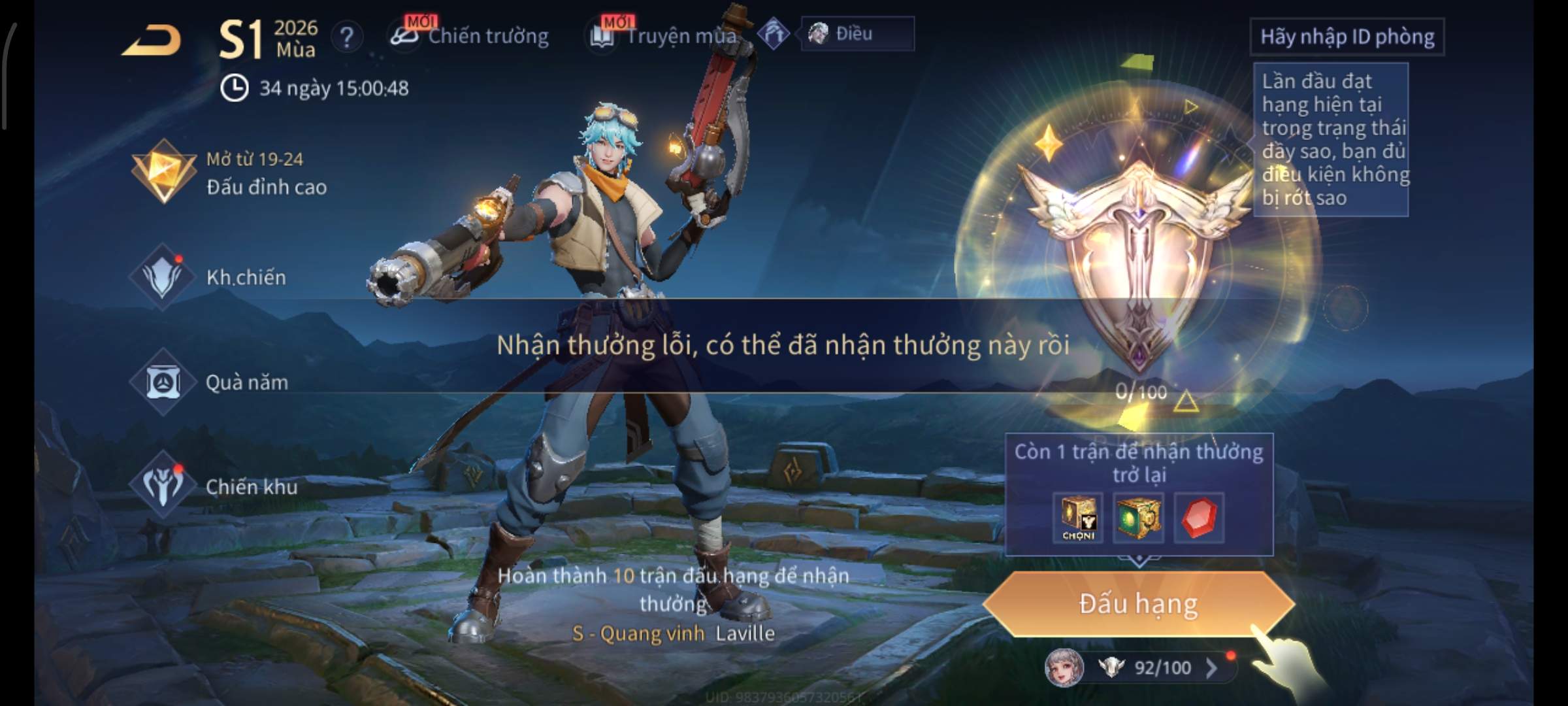Screen dimensions: 1568x706
Task: Select the green gem chest reward
Action: [1138, 518]
